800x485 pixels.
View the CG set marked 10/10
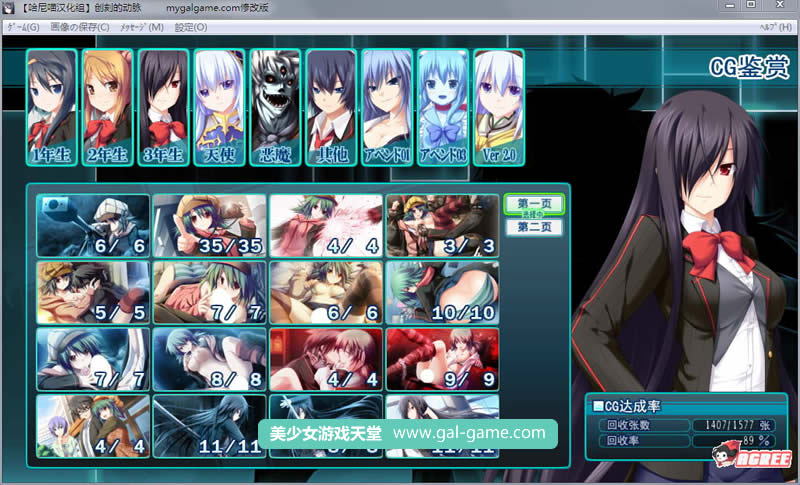[442, 292]
